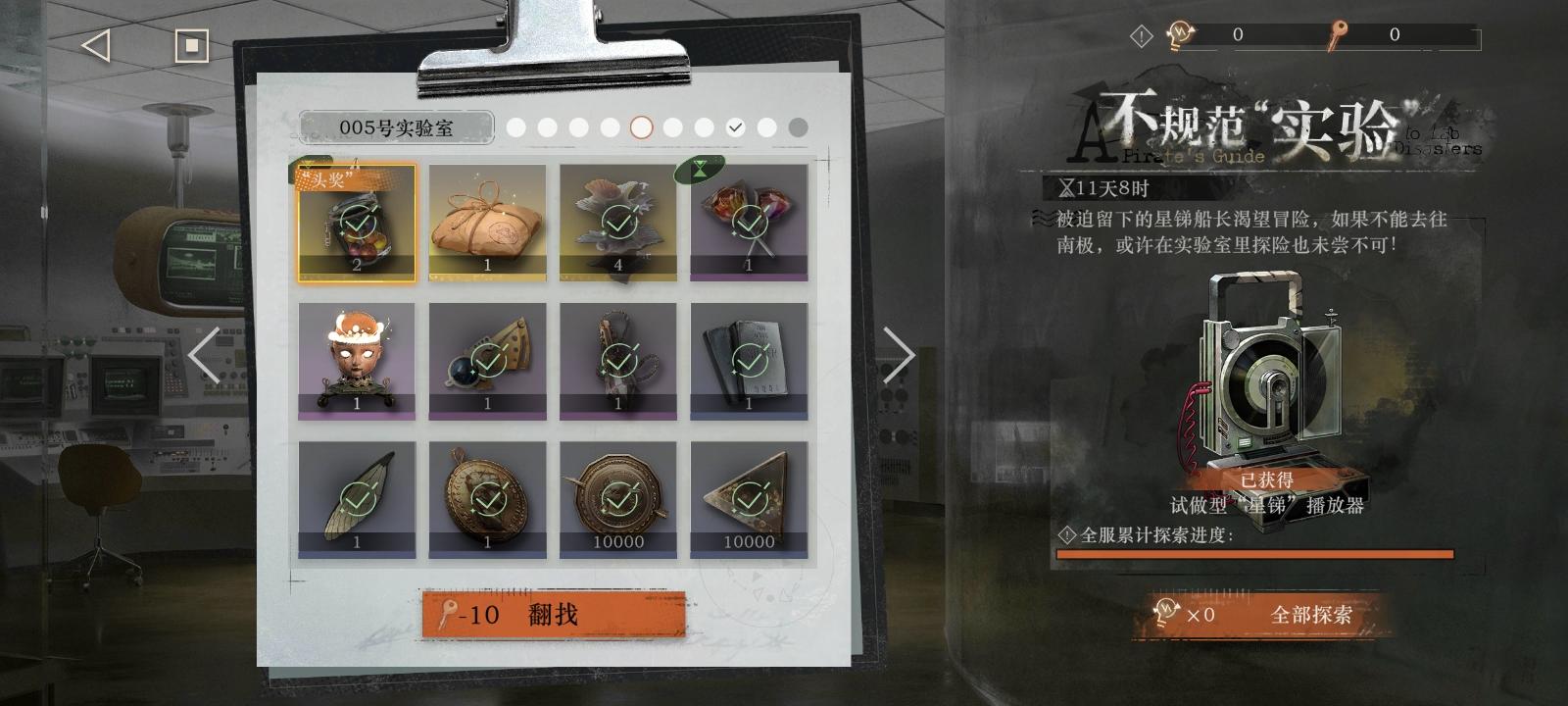1568x706 pixels.
Task: Click the orange server exploration progress bar
Action: coord(1254,552)
